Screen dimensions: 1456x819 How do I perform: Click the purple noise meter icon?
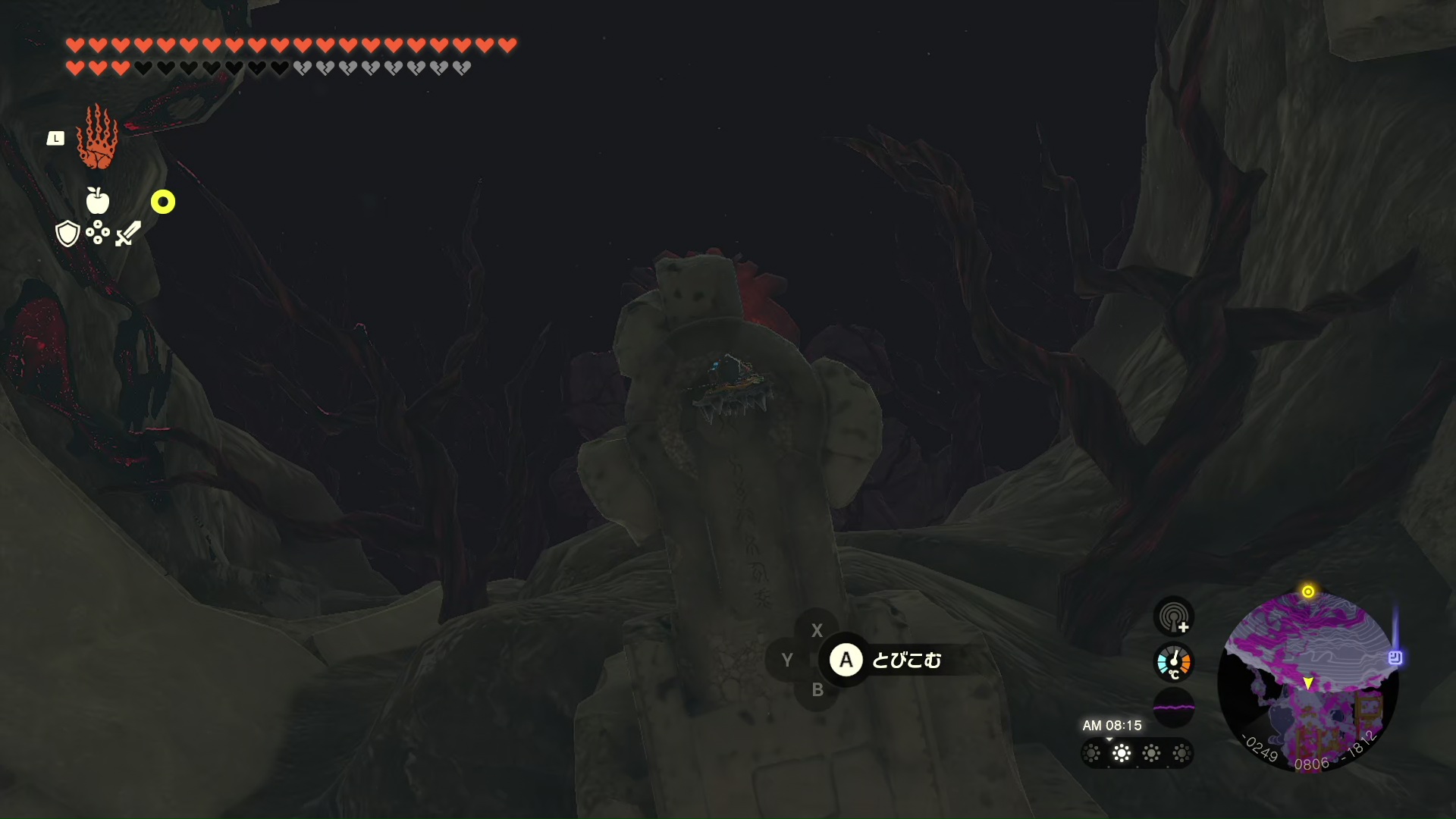[1173, 708]
